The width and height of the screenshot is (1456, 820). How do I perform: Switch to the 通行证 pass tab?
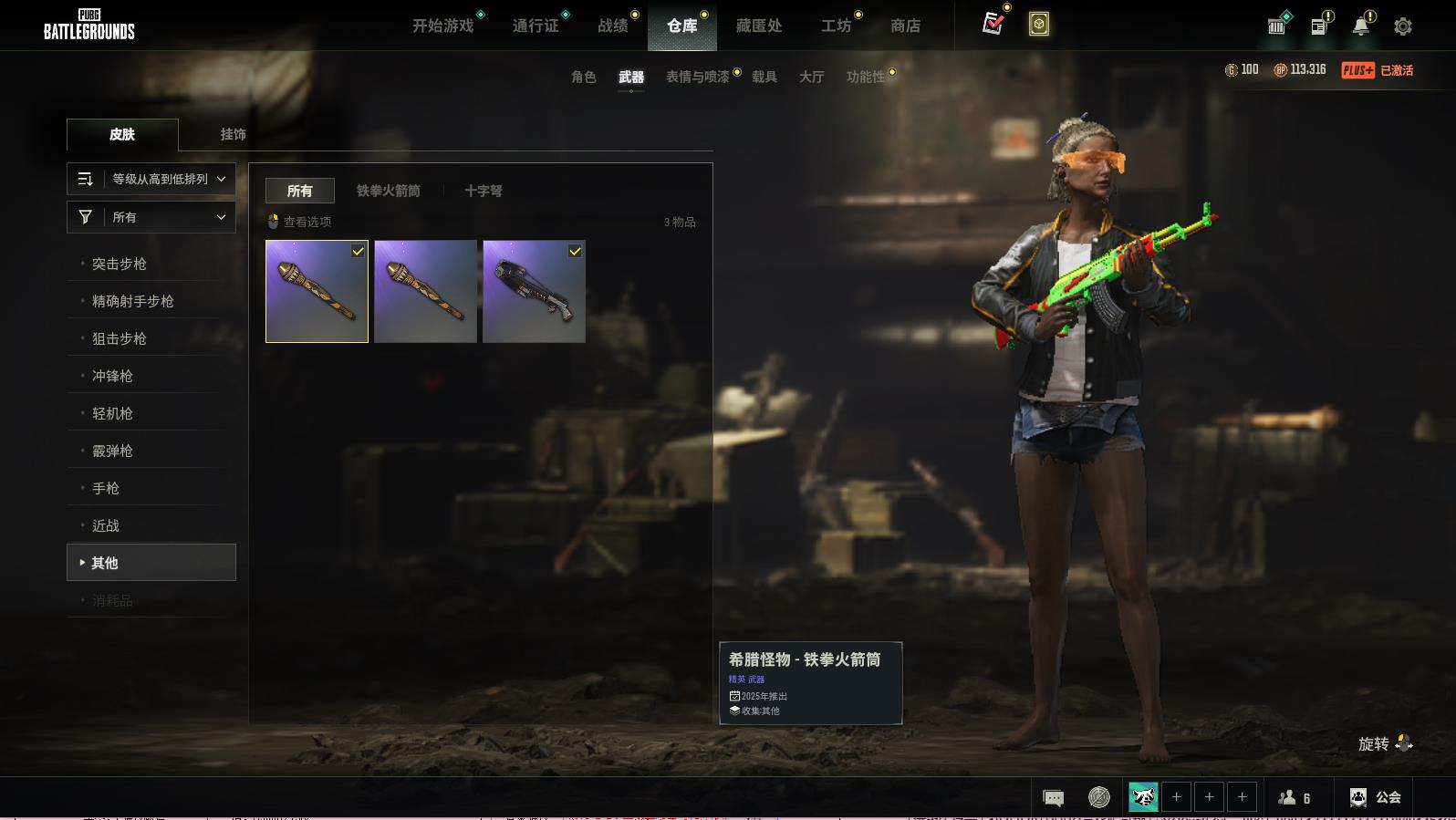[536, 26]
